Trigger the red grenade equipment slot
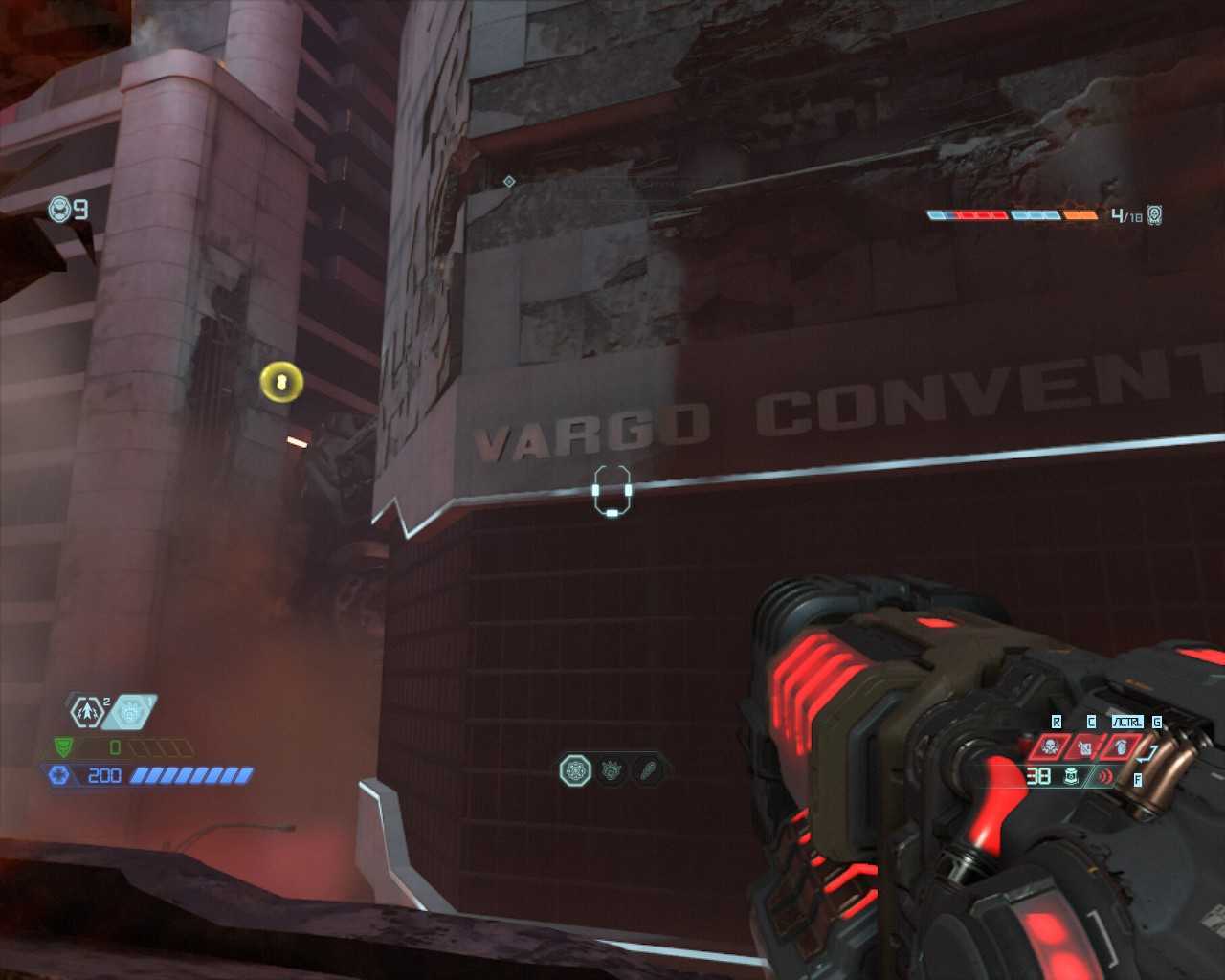The image size is (1225, 980). 1119,746
